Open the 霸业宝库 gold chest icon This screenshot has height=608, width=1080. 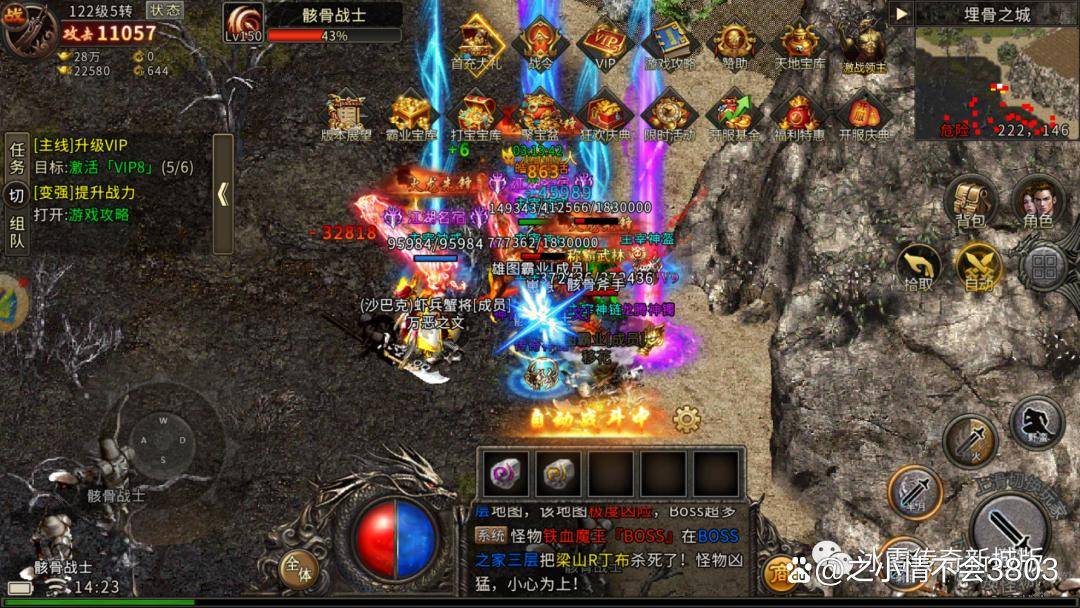pyautogui.click(x=411, y=114)
